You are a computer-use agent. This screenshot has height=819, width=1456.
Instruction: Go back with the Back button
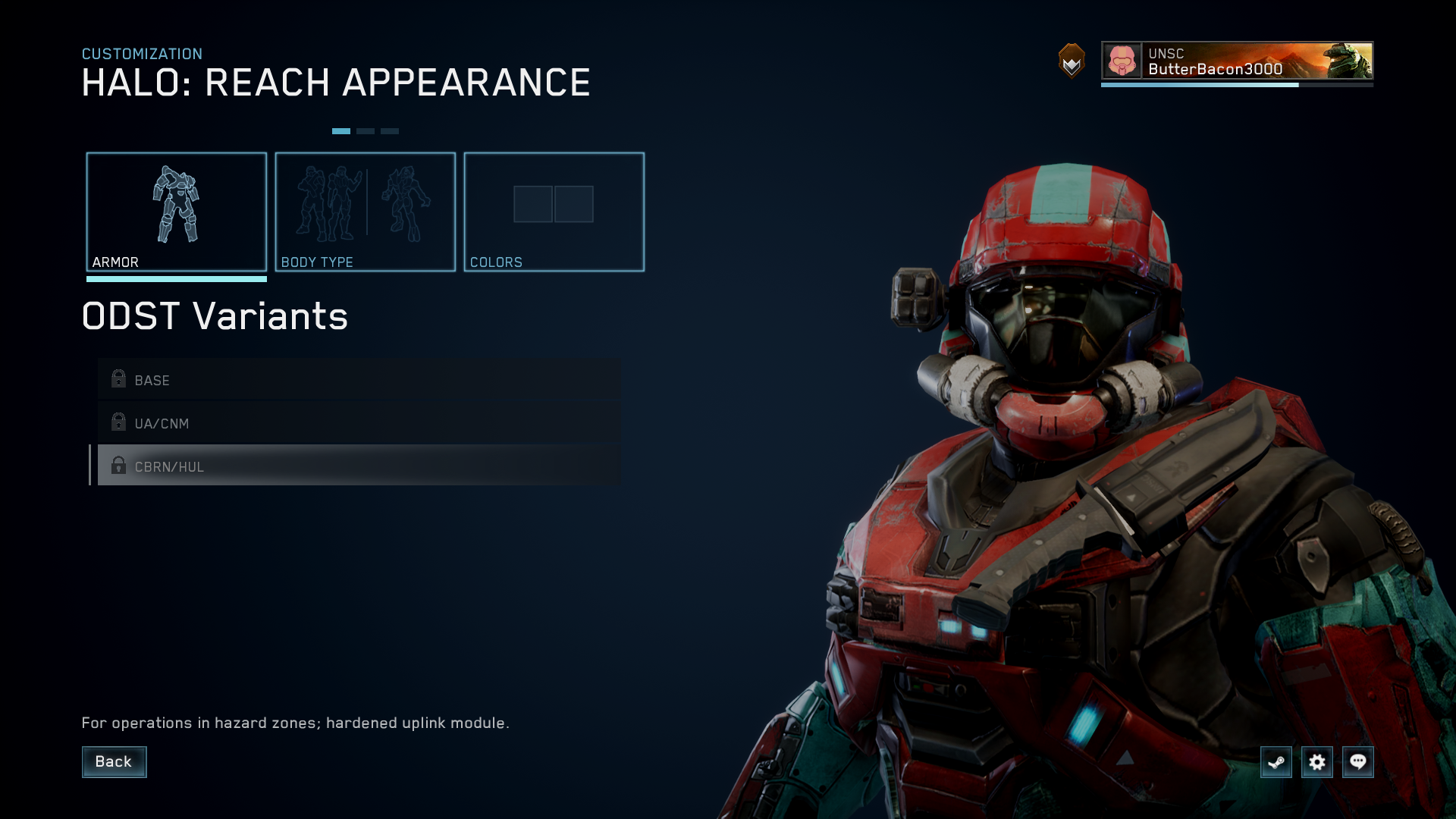tap(114, 761)
